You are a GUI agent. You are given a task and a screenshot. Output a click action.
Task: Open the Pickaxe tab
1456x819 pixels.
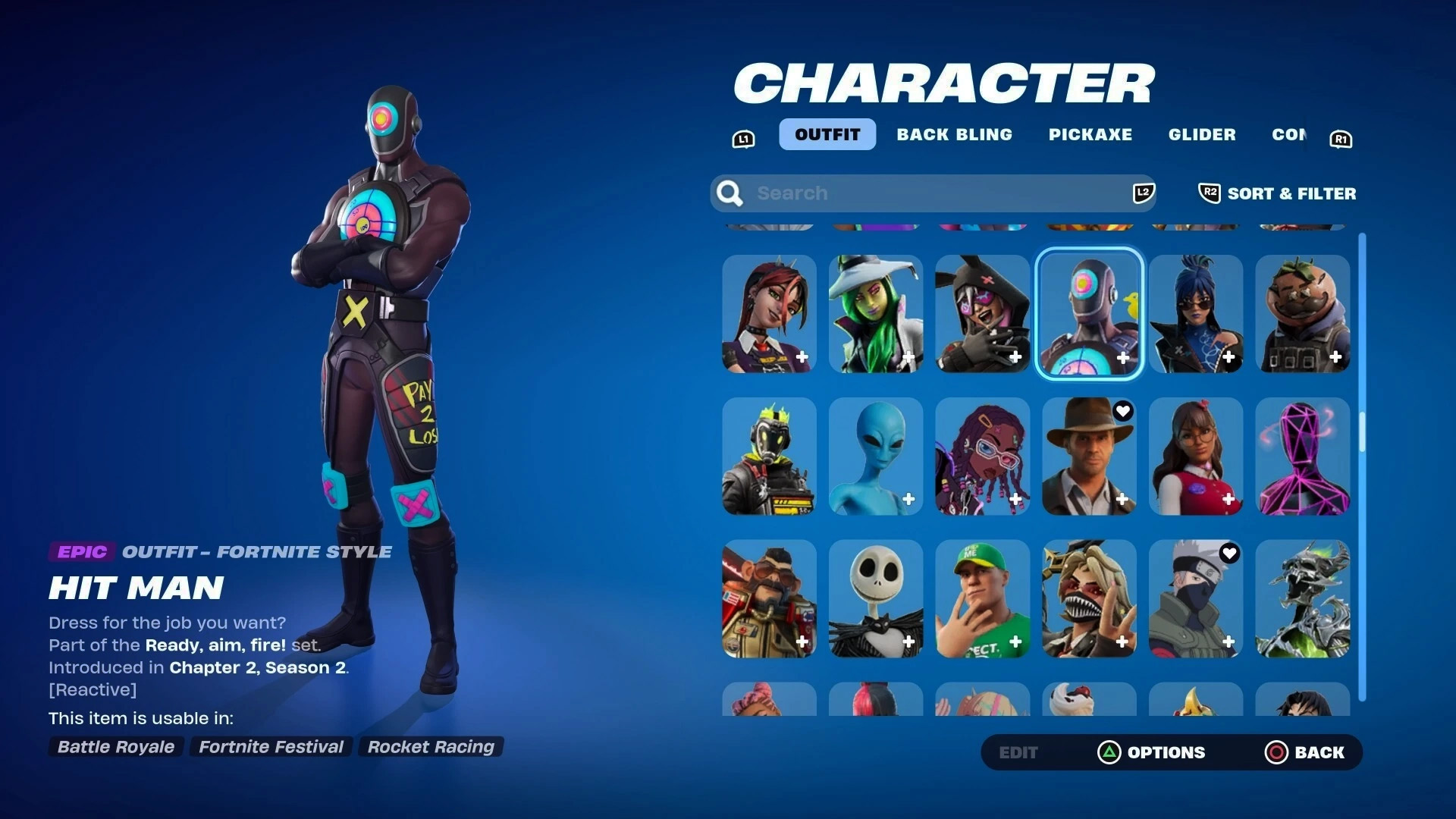coord(1090,134)
